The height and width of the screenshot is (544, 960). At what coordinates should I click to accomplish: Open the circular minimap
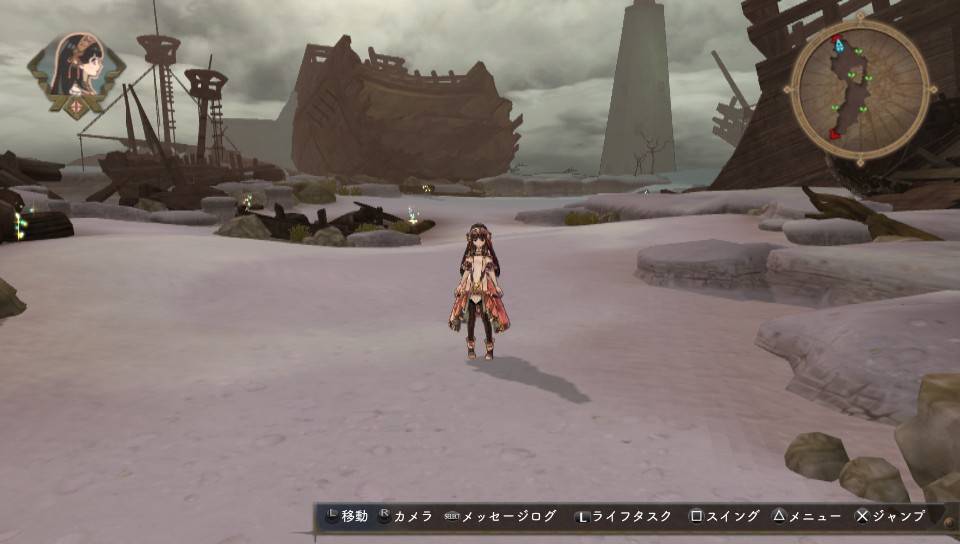pos(859,90)
